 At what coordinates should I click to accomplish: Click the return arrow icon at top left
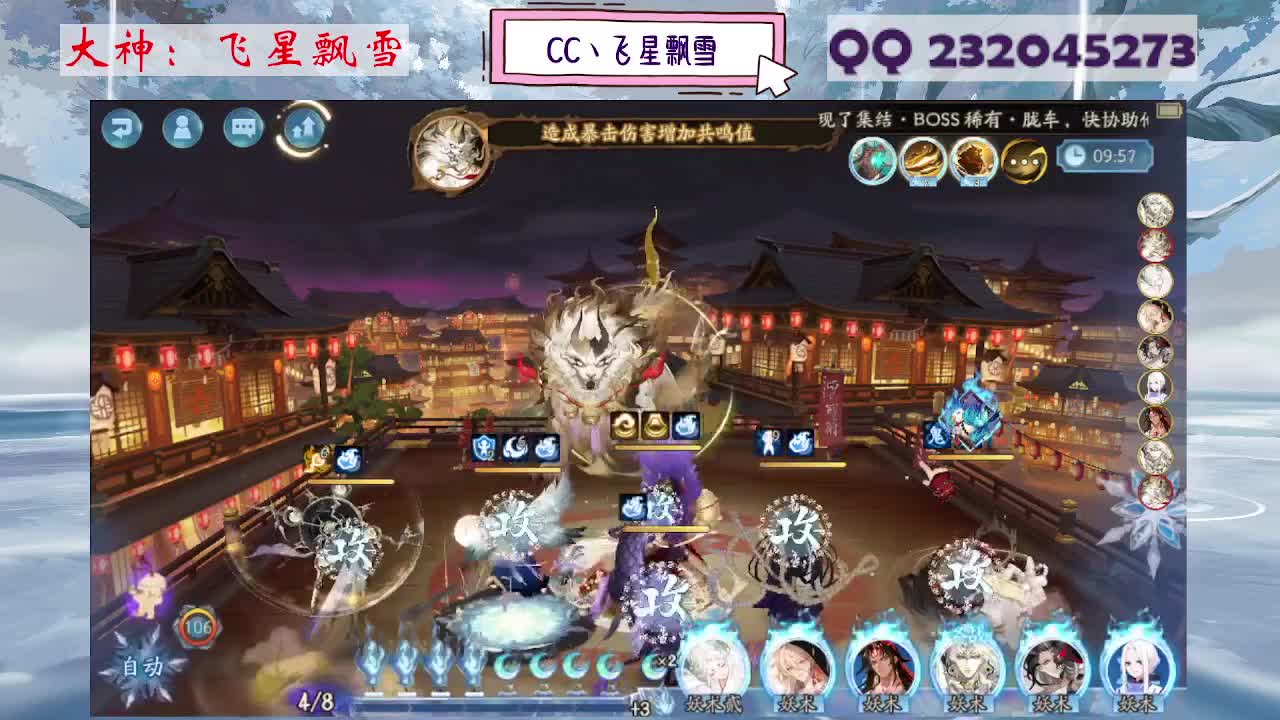pos(122,129)
